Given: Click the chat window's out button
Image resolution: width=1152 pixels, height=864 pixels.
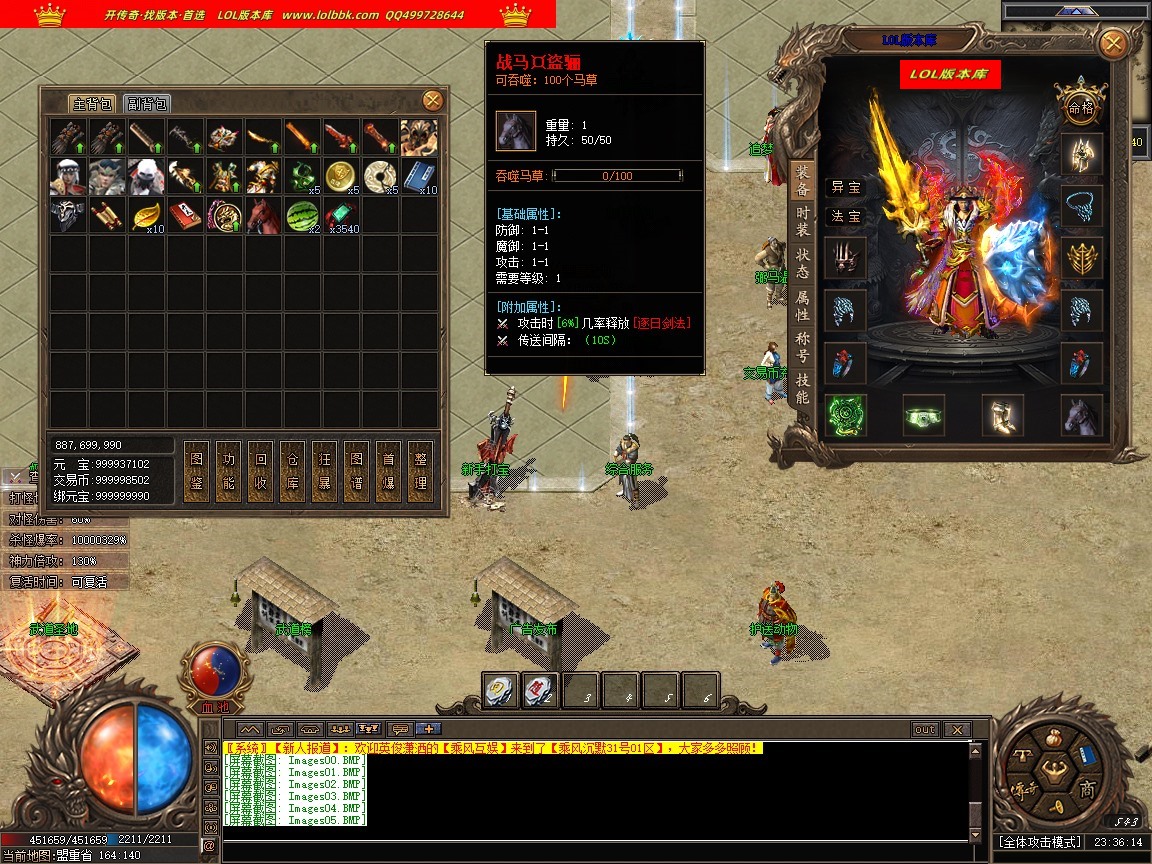Looking at the screenshot, I should click(925, 730).
